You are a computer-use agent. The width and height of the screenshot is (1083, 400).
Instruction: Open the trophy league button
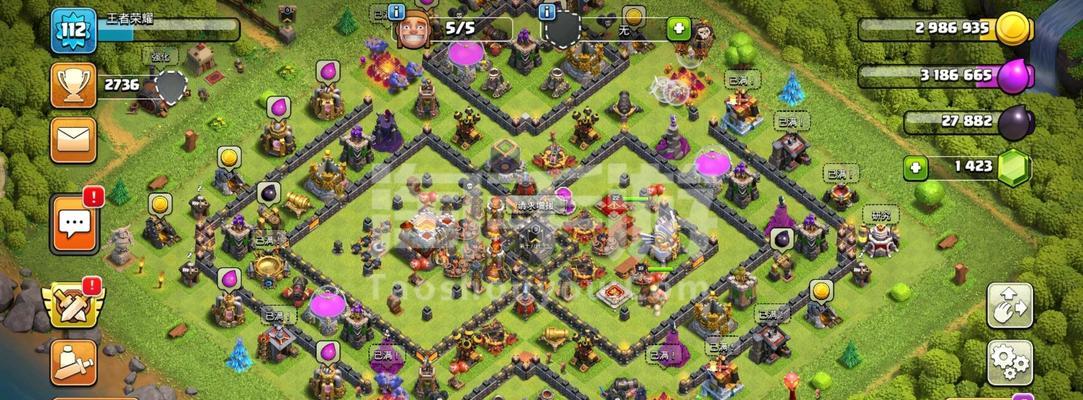[74, 84]
